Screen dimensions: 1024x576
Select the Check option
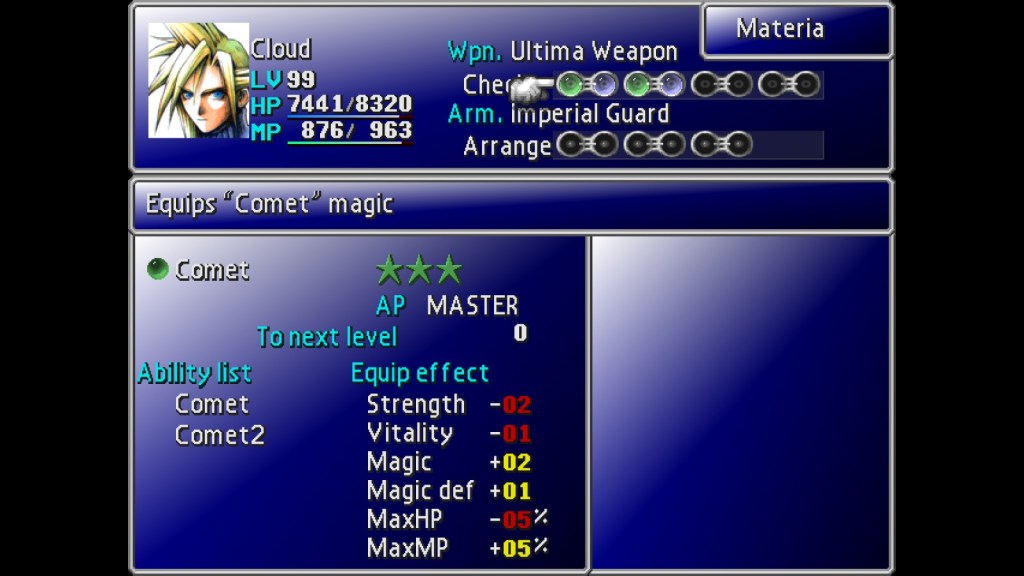(x=492, y=85)
